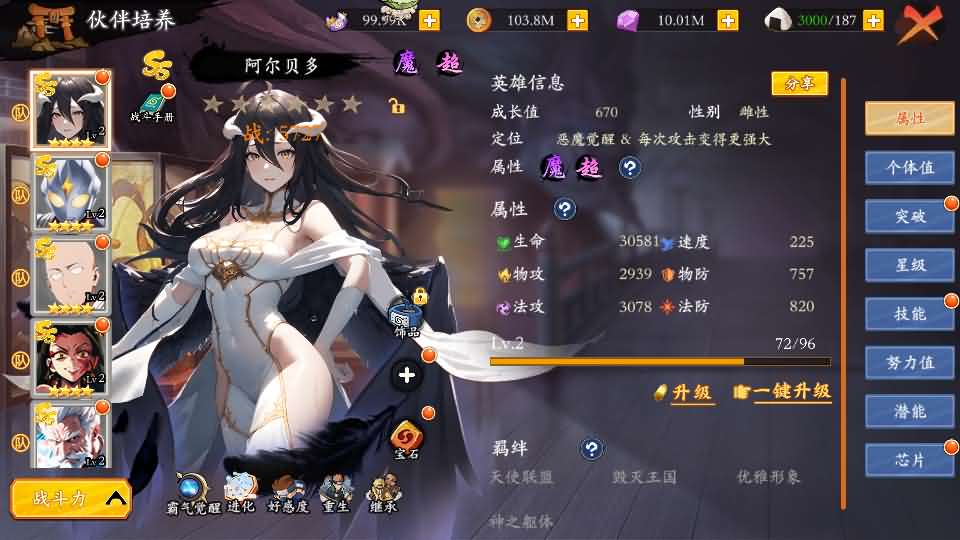
Task: Add more gold coins with plus button
Action: 577,20
